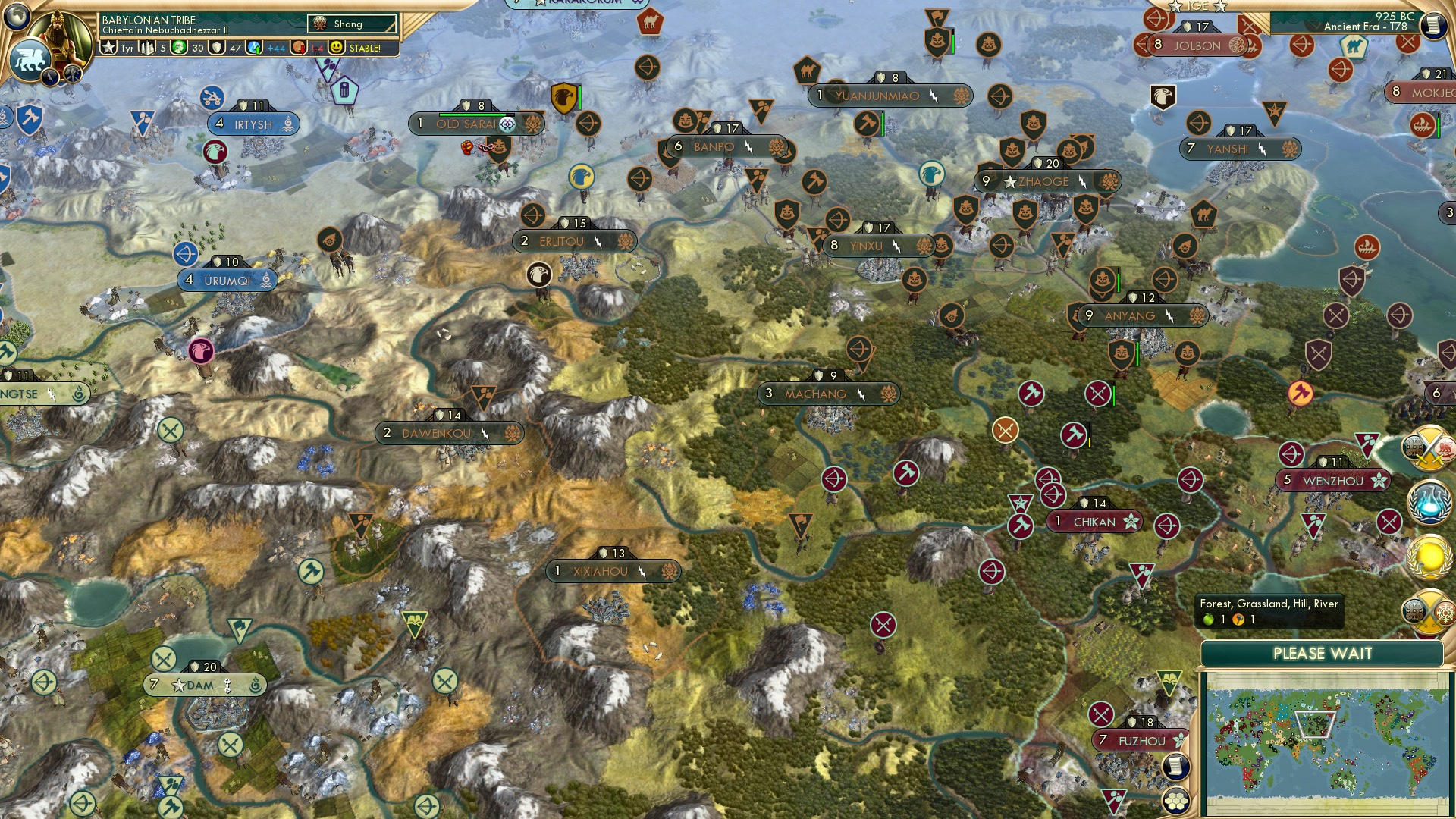Screen dimensions: 1456x819
Task: Open the beaker research notification on right edge
Action: coord(1428,501)
